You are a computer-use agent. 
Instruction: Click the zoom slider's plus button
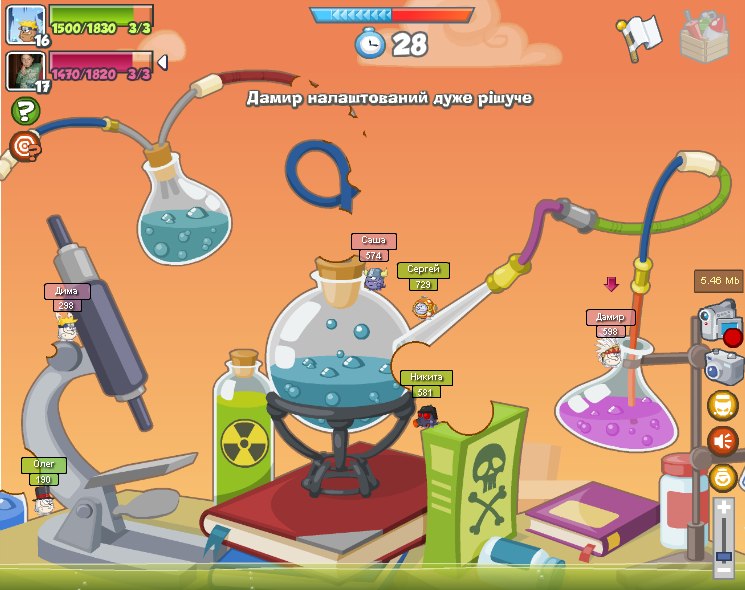point(723,508)
